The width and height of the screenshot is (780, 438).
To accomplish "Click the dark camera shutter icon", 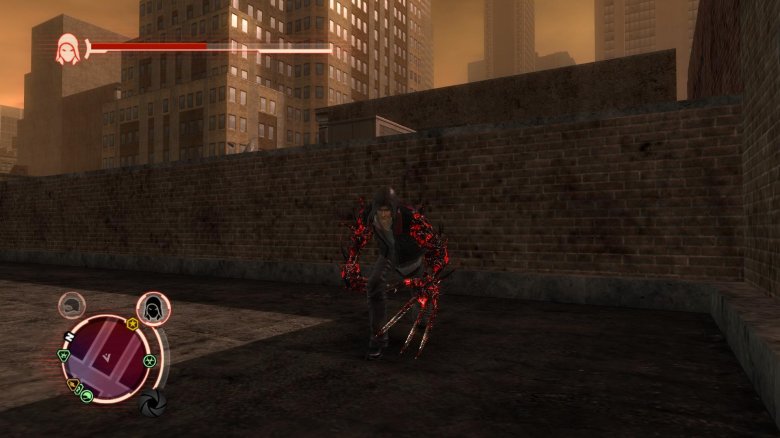I will pyautogui.click(x=151, y=403).
